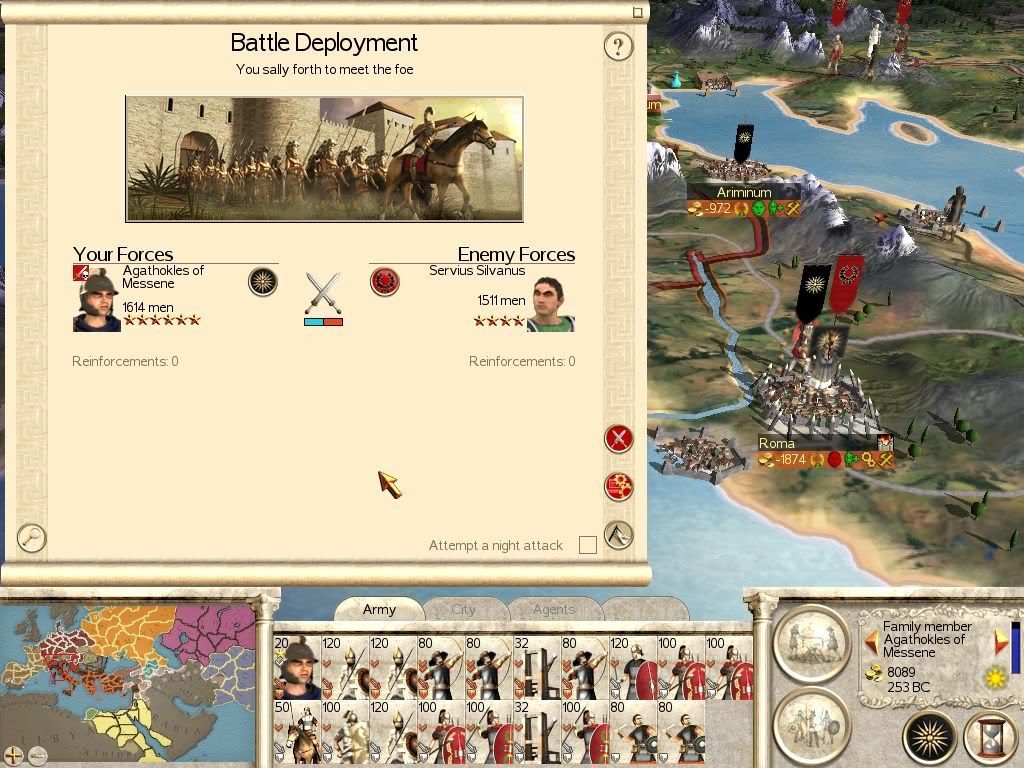The image size is (1024, 768).
Task: Select the 50-man cavalry unit card
Action: click(297, 732)
